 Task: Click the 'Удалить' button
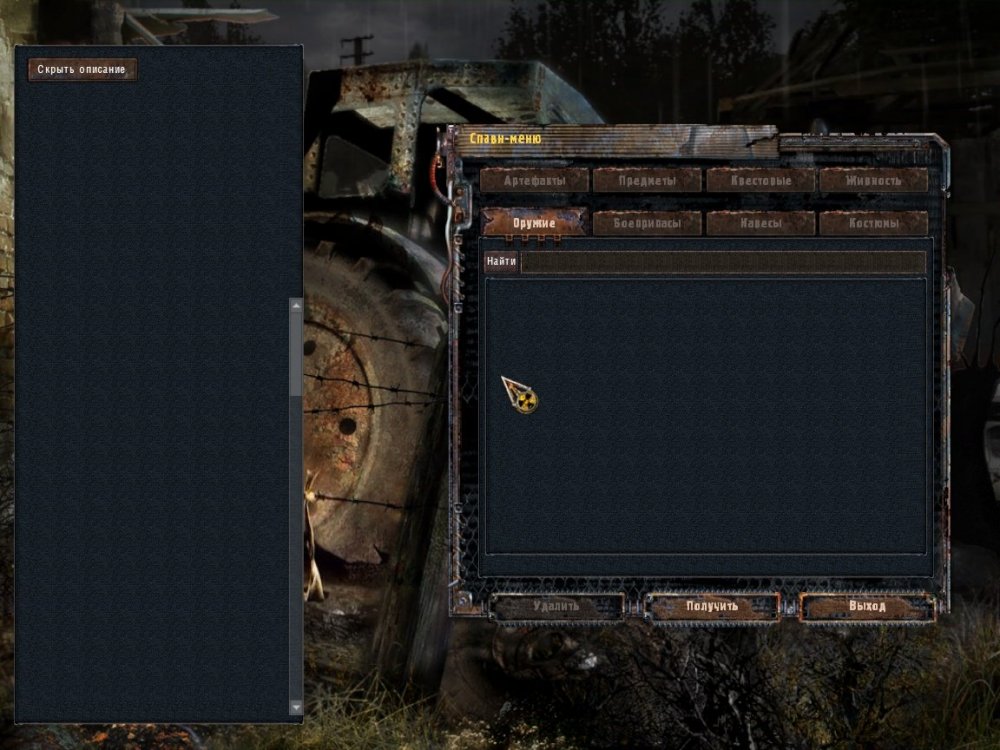point(558,606)
